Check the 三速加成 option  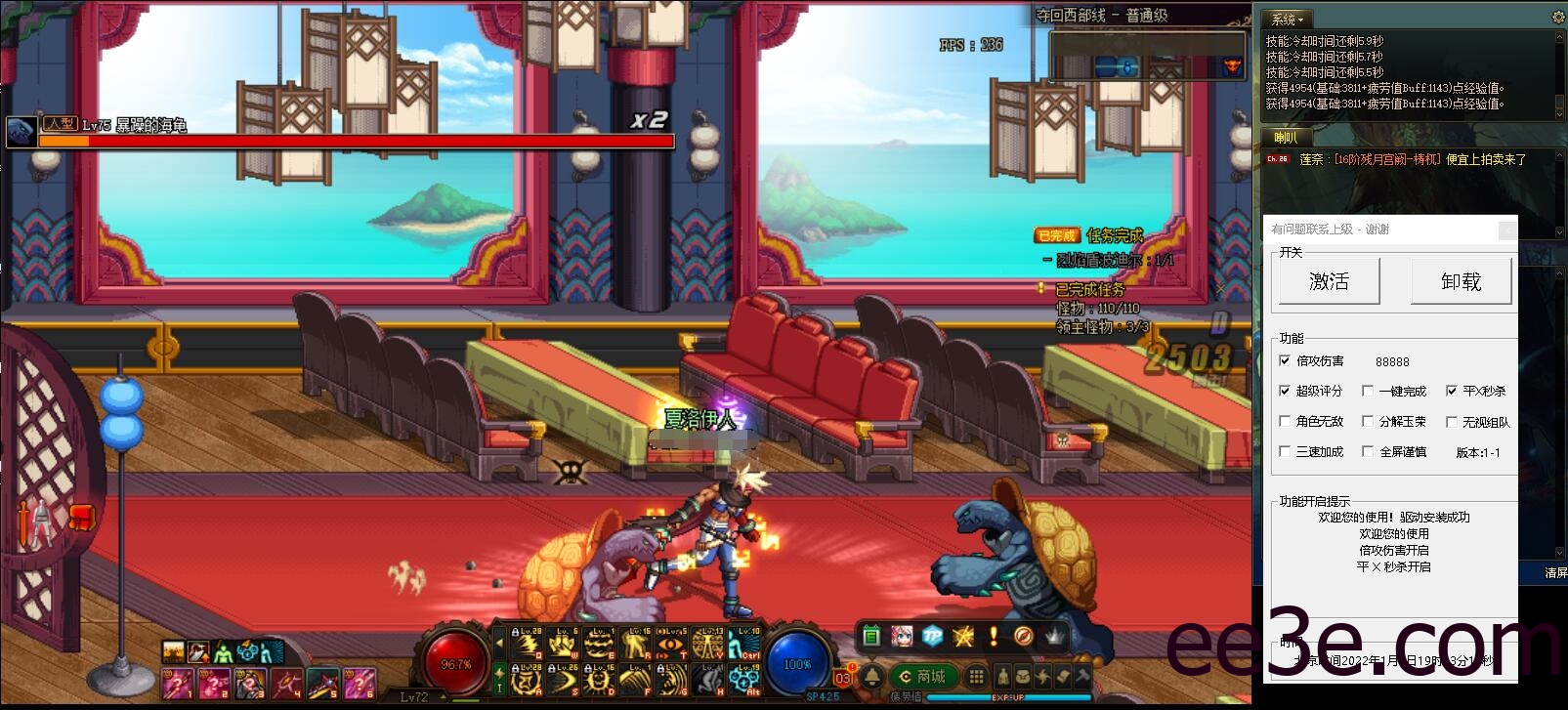(x=1285, y=451)
